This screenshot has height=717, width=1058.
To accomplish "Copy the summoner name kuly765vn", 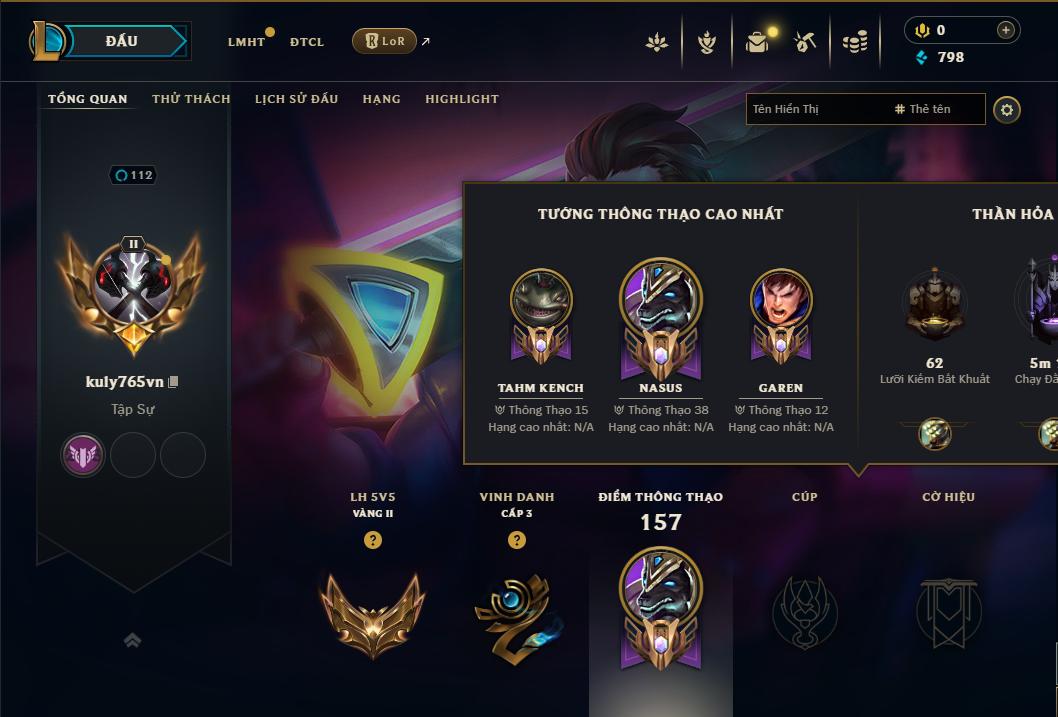I will (174, 382).
